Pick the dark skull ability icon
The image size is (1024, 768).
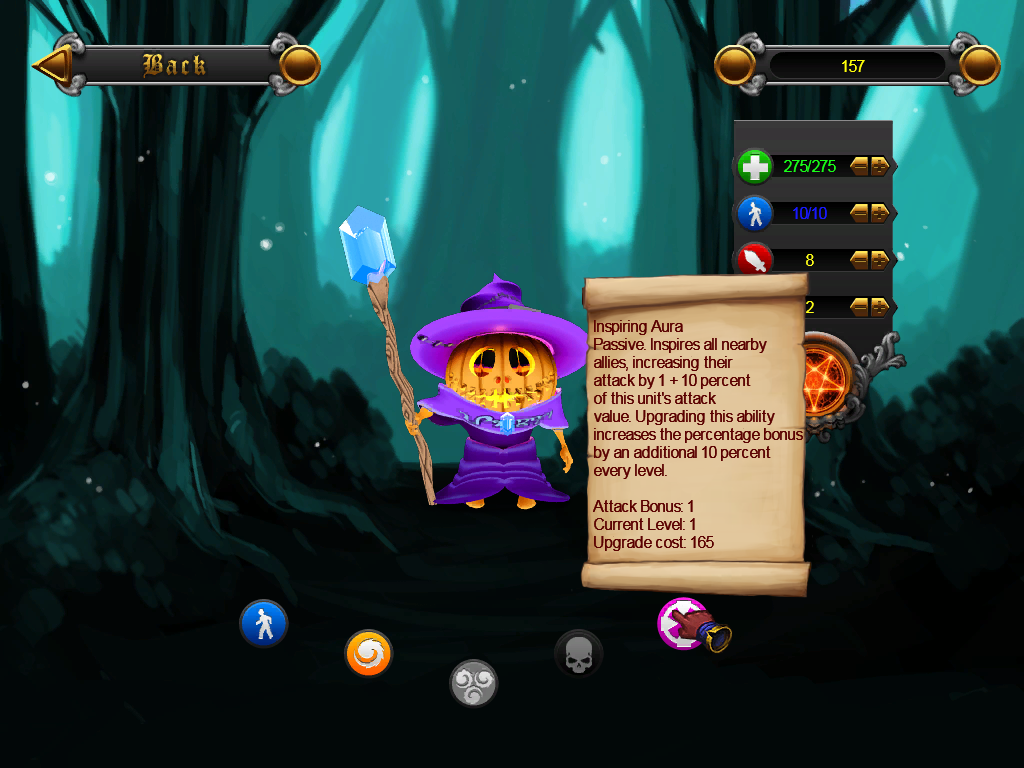(x=578, y=654)
